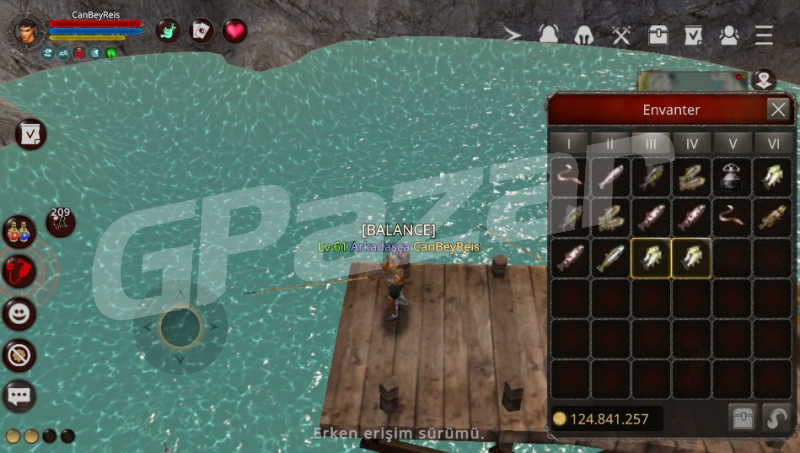Use the potion quick slot icon
The height and width of the screenshot is (453, 800).
tap(19, 231)
